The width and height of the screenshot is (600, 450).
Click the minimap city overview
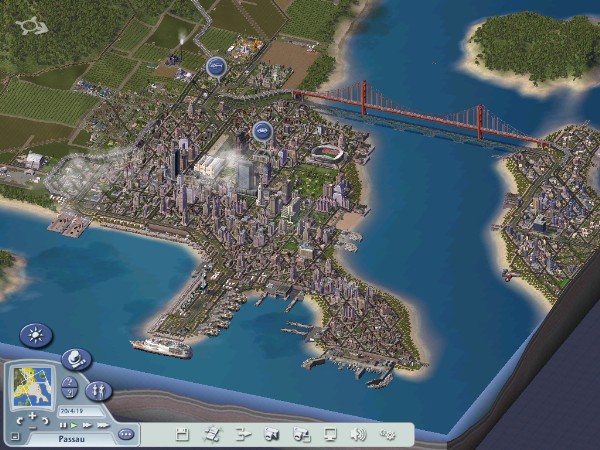click(x=33, y=385)
